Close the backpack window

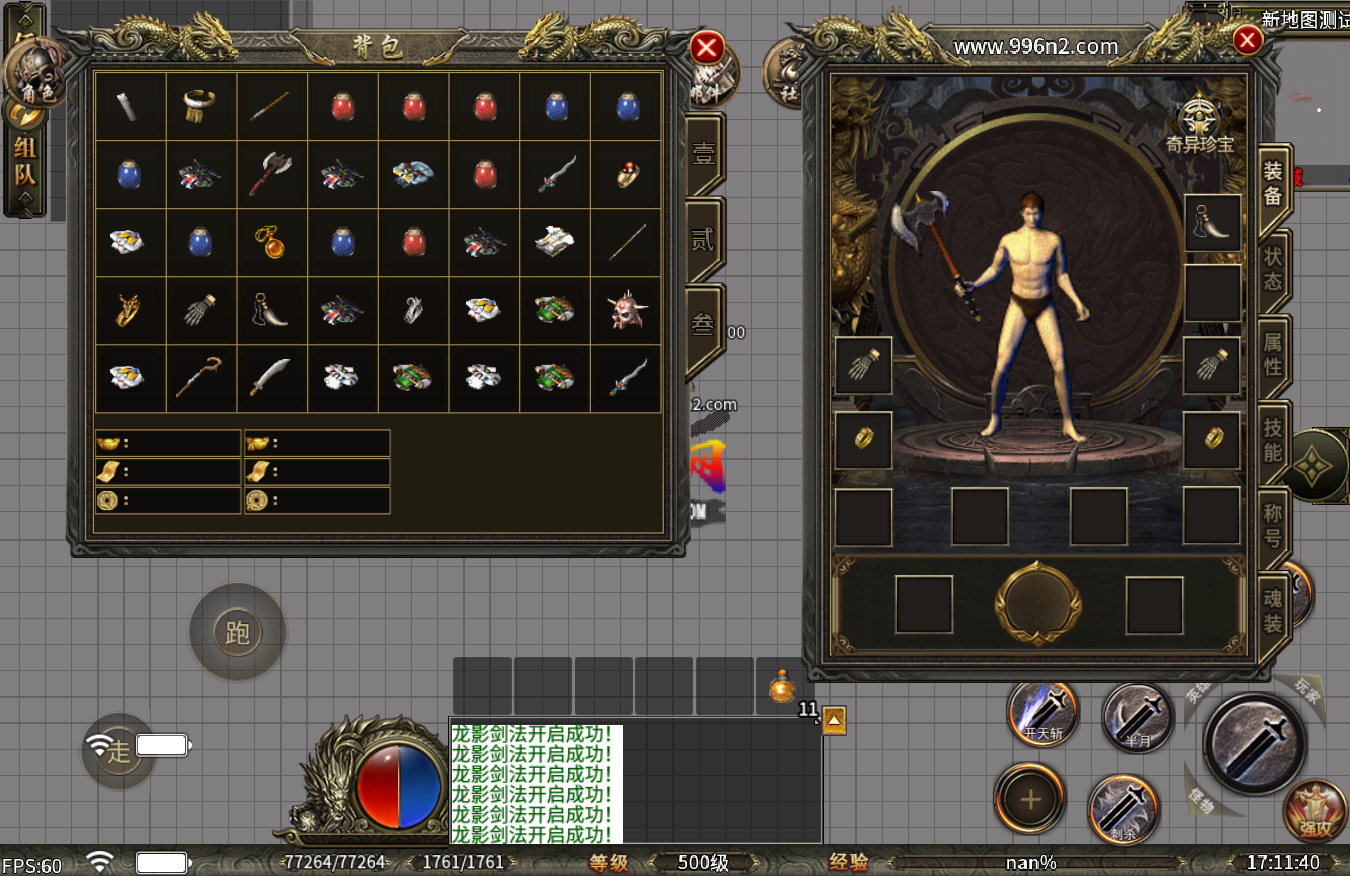707,46
